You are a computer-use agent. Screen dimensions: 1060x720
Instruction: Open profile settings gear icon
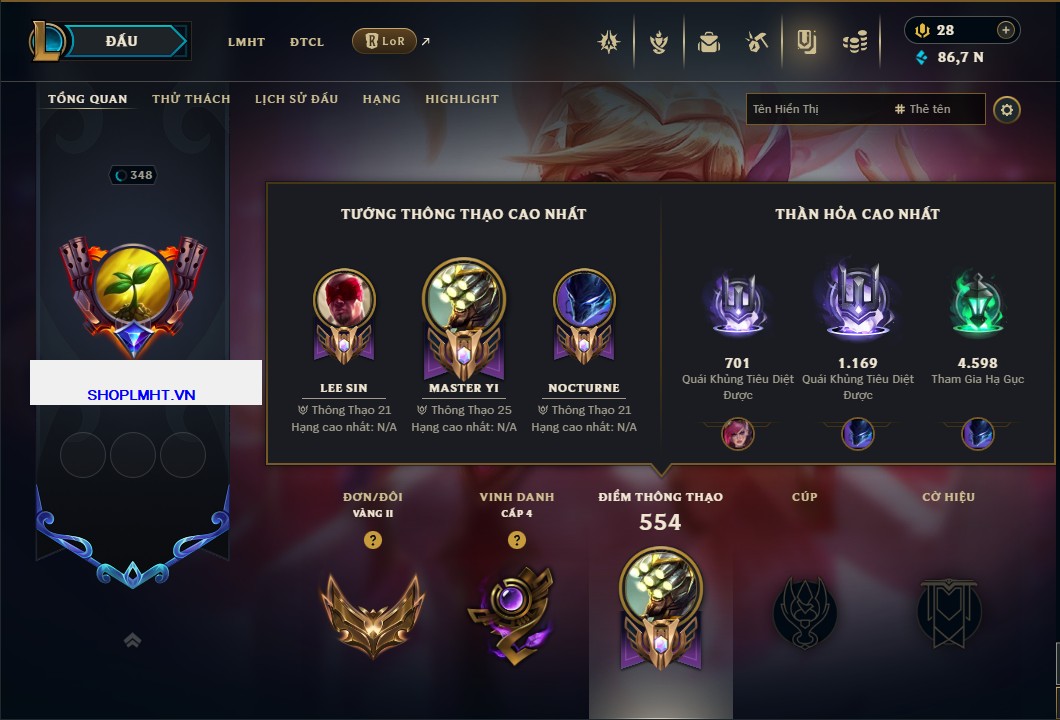point(1007,109)
